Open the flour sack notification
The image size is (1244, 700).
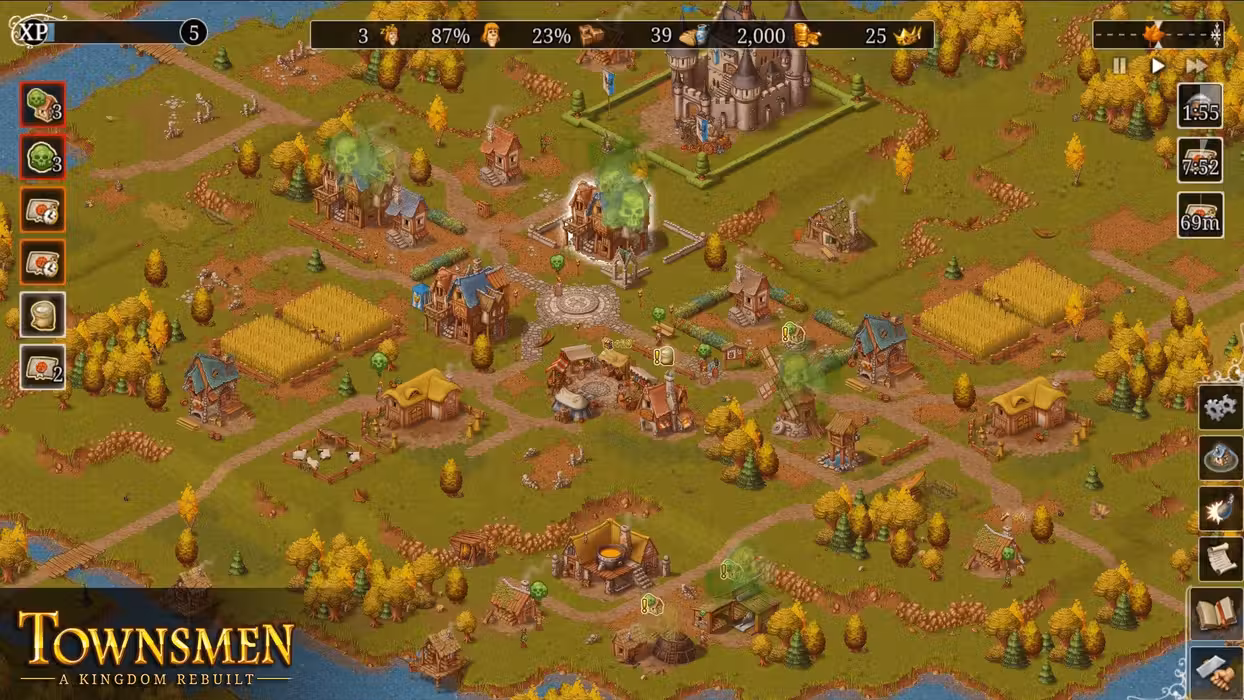pos(43,315)
